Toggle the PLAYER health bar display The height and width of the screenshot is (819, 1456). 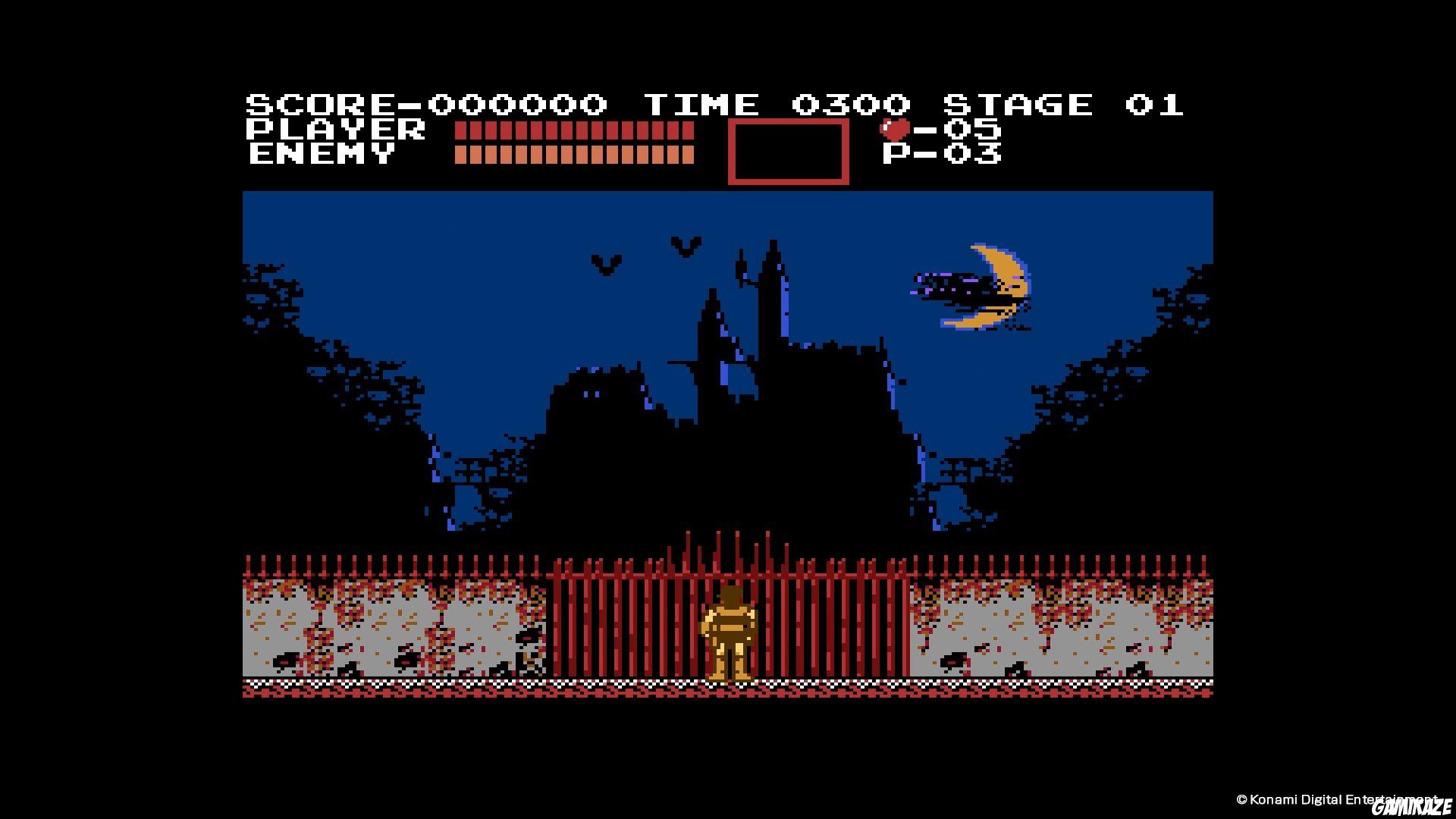(573, 130)
